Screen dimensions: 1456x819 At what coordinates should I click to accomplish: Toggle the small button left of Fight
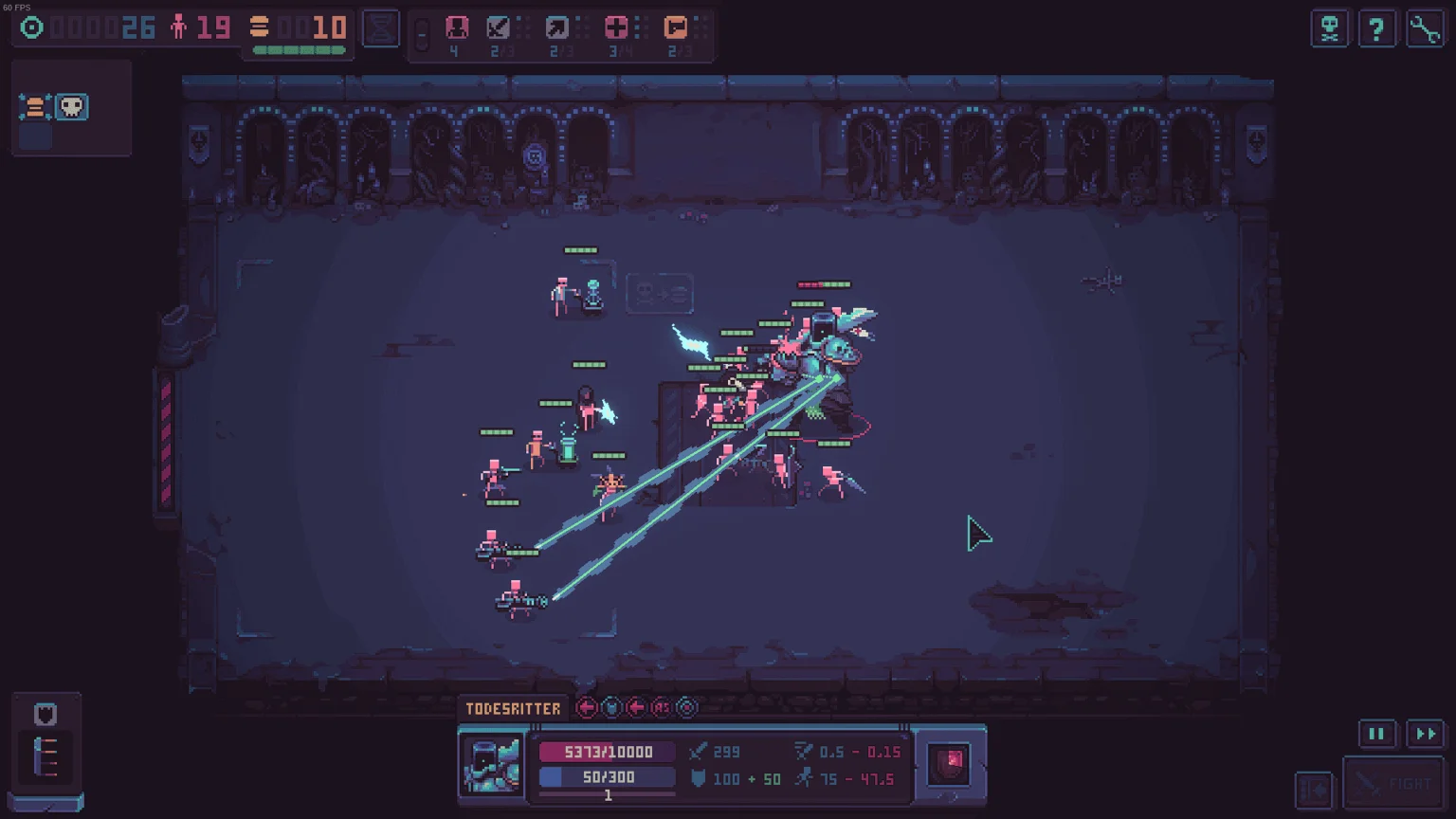pos(1314,789)
